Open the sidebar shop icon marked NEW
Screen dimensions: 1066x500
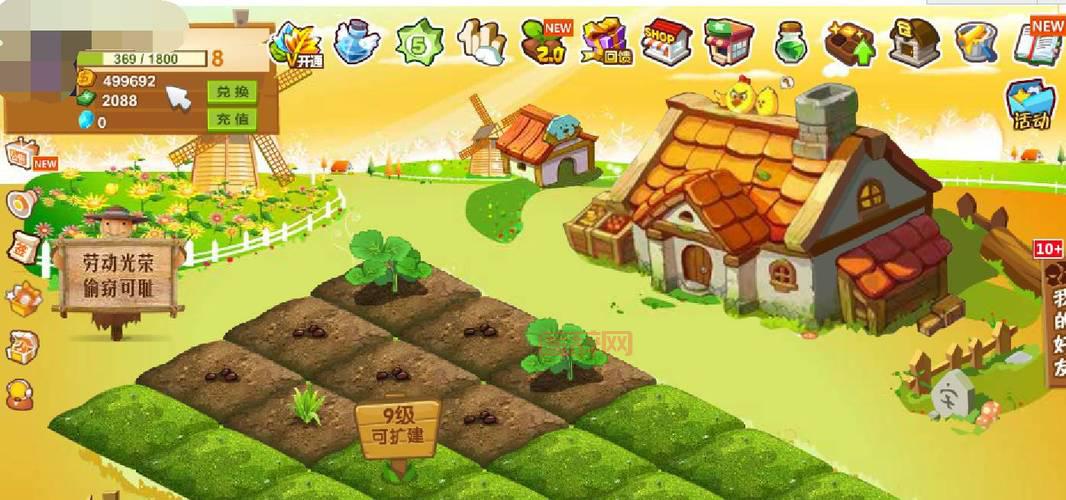point(22,156)
